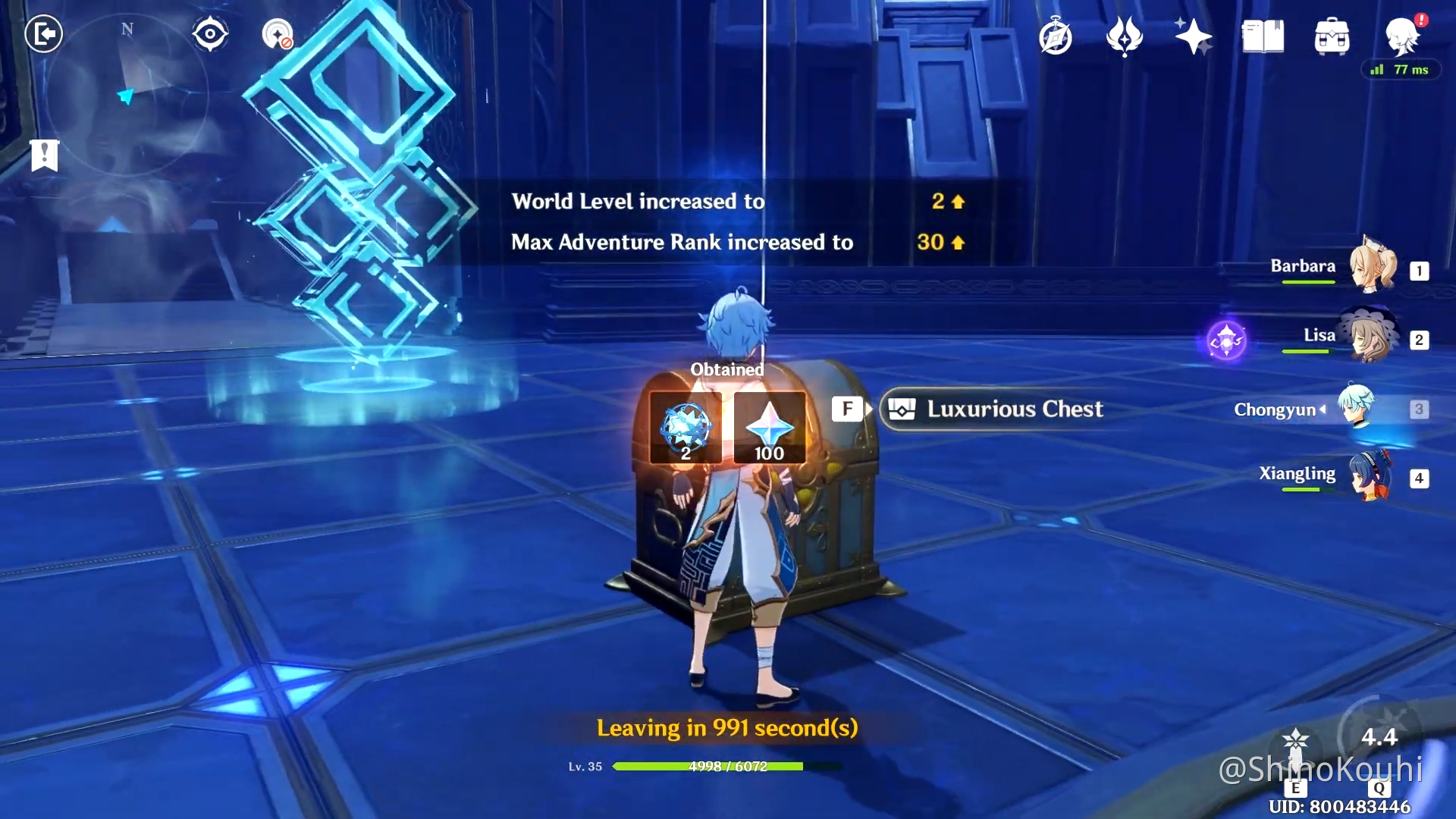Click the minimap compass
The image size is (1456, 819).
point(127,30)
